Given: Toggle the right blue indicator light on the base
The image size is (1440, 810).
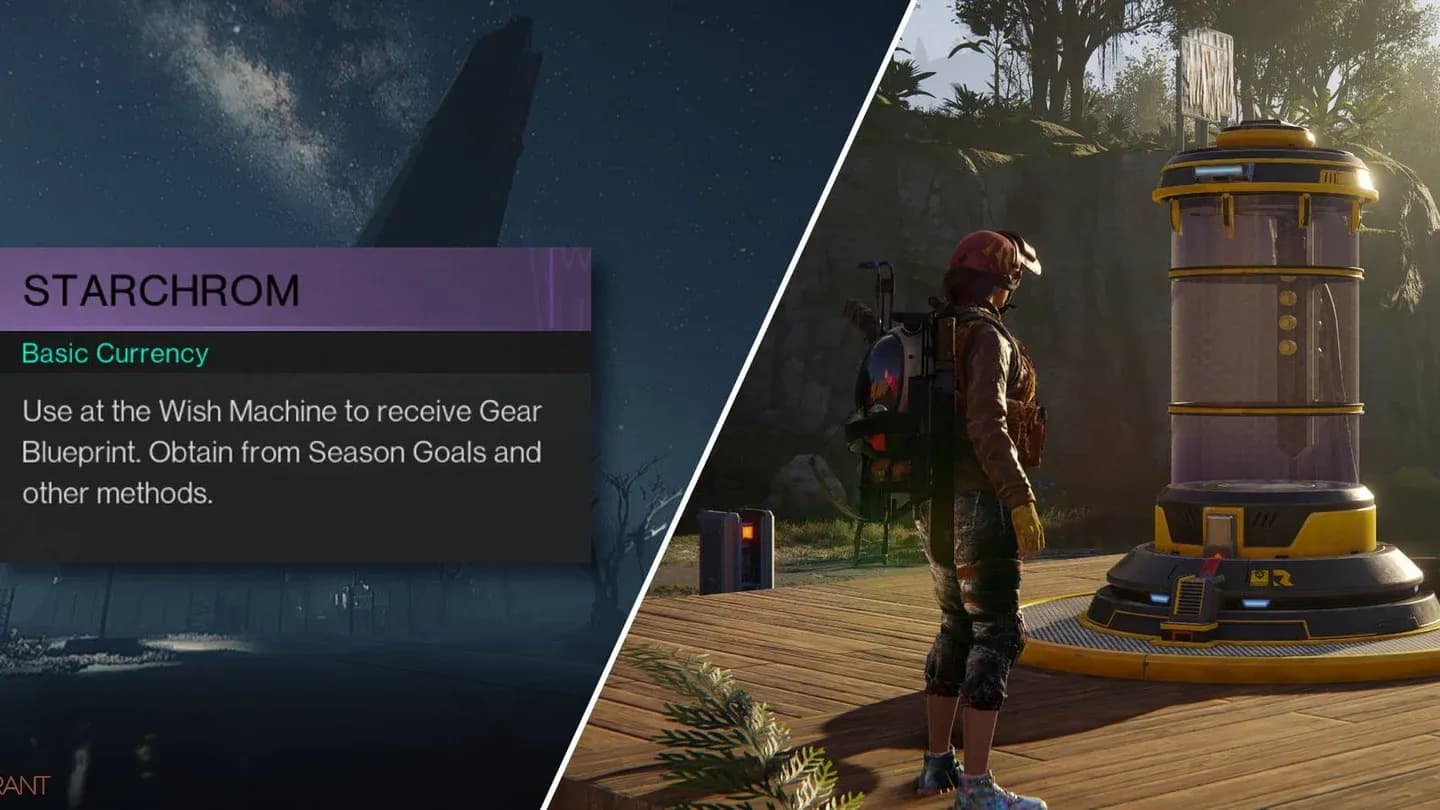Looking at the screenshot, I should pos(1255,603).
